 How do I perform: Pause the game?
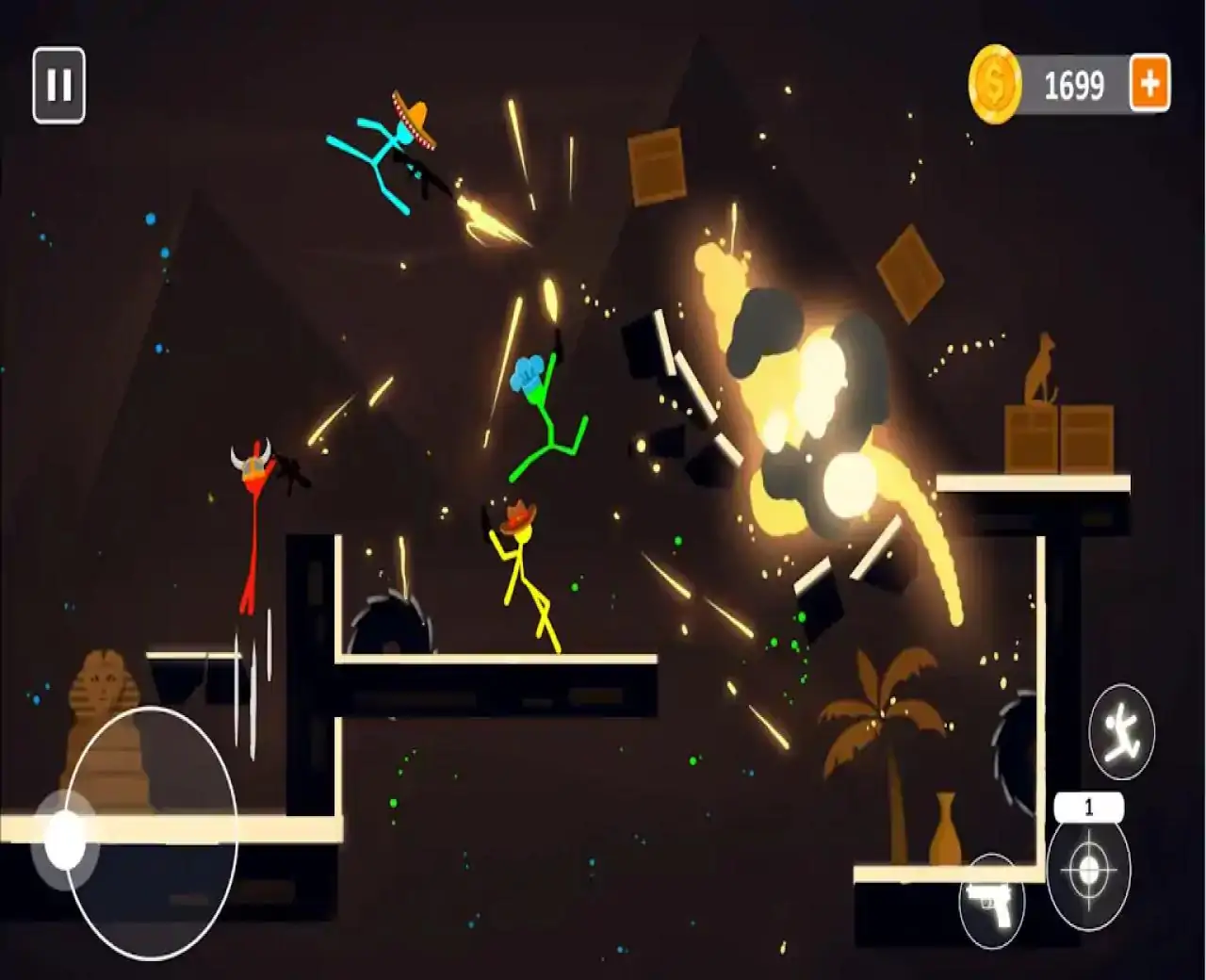(58, 86)
